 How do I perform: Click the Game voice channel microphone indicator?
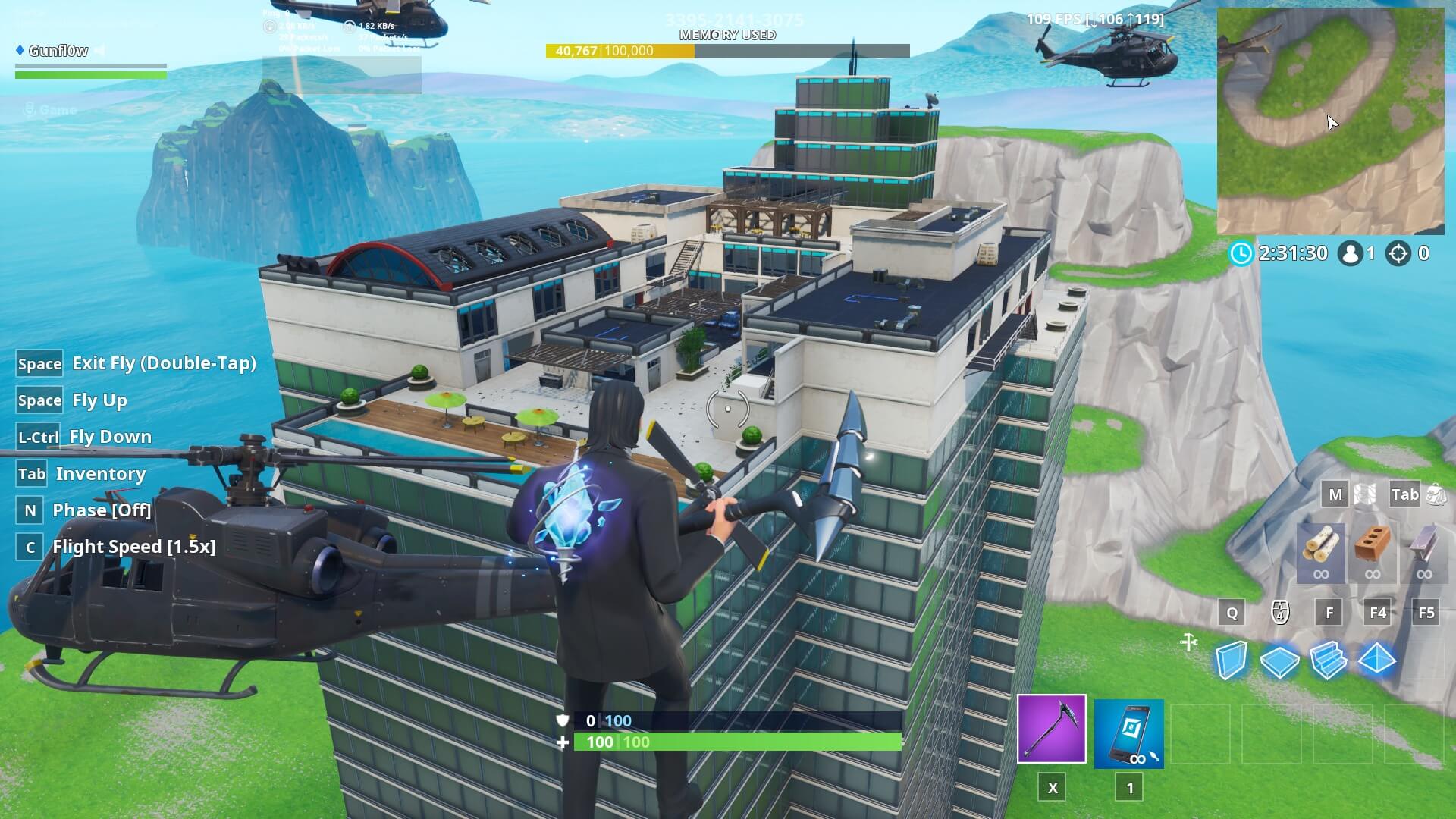click(30, 111)
